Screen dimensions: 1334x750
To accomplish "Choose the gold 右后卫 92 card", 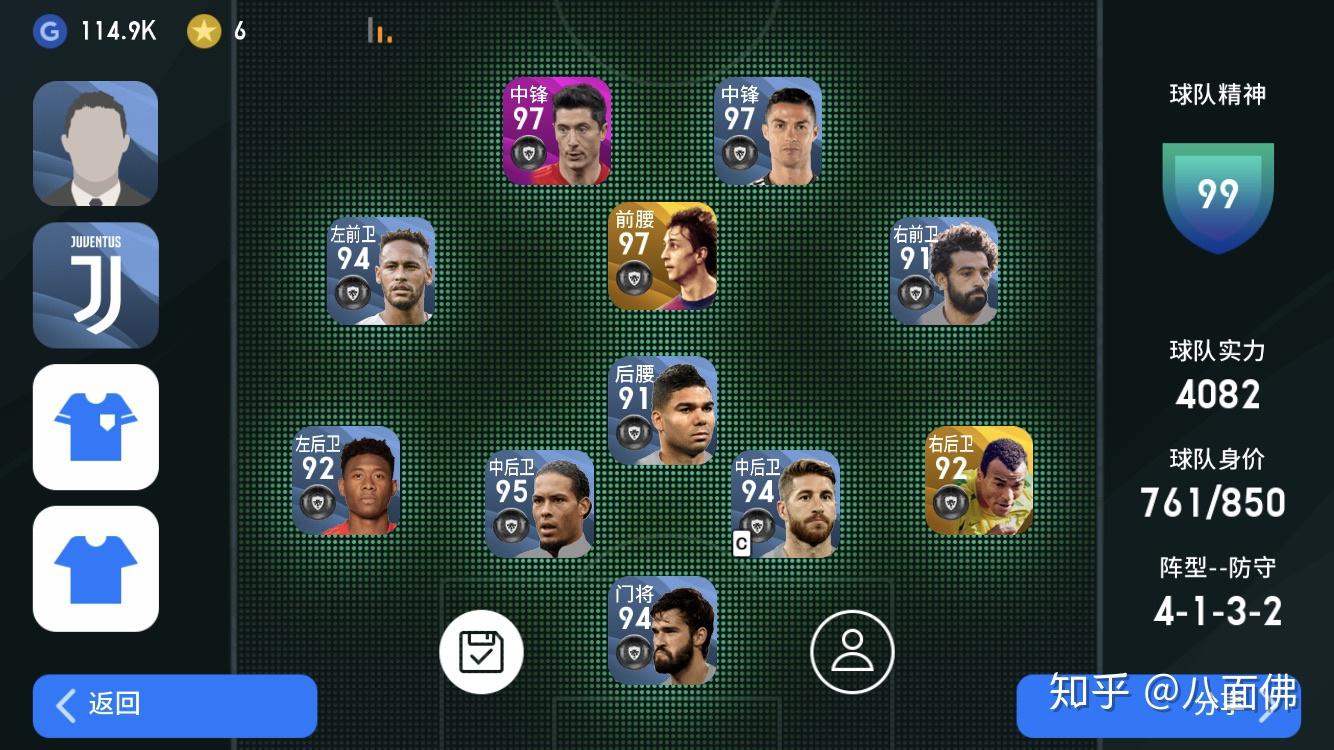I will (979, 481).
